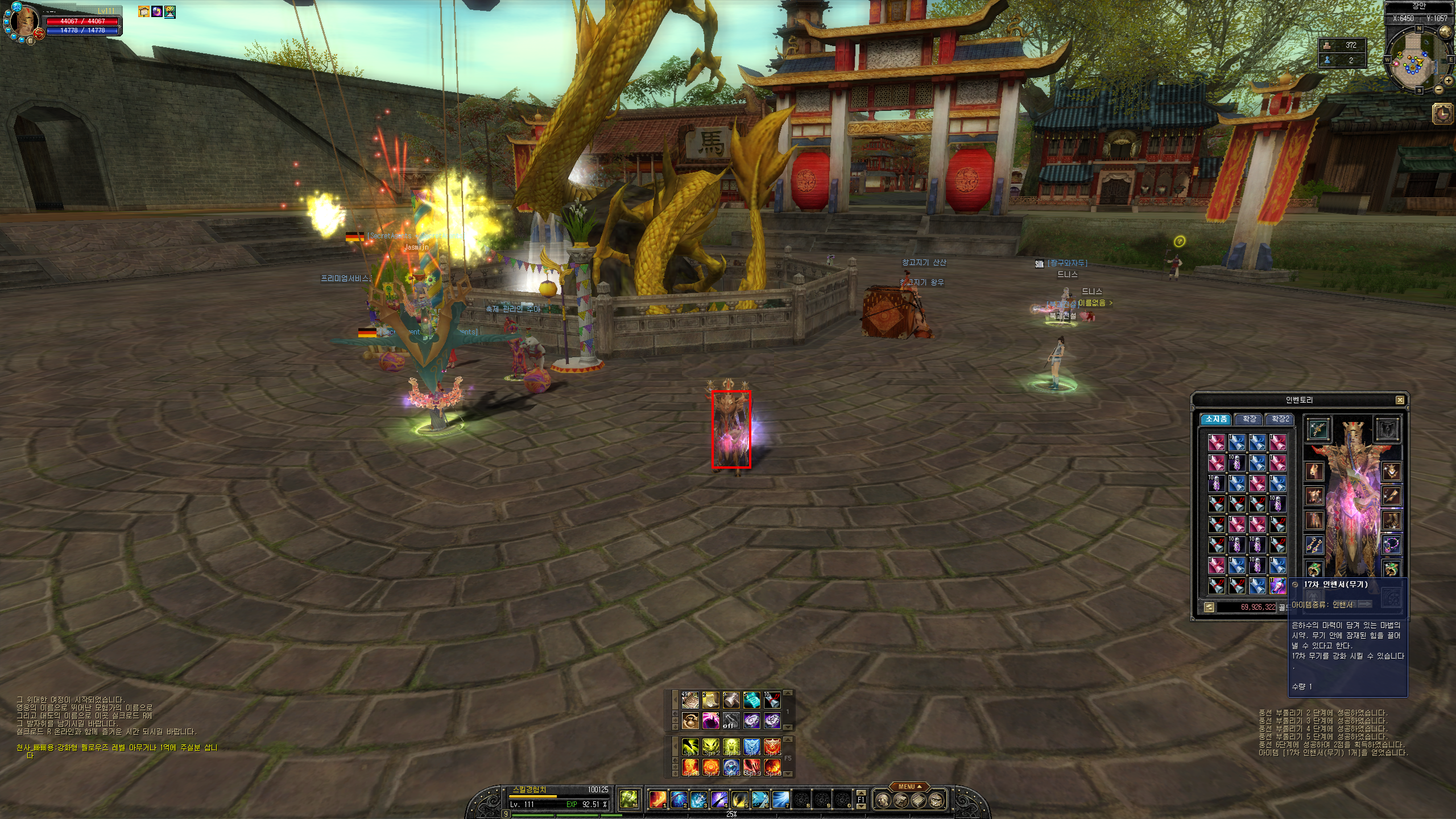Image resolution: width=1456 pixels, height=819 pixels.
Task: Select the equipped earrings slot
Action: pos(1314,545)
